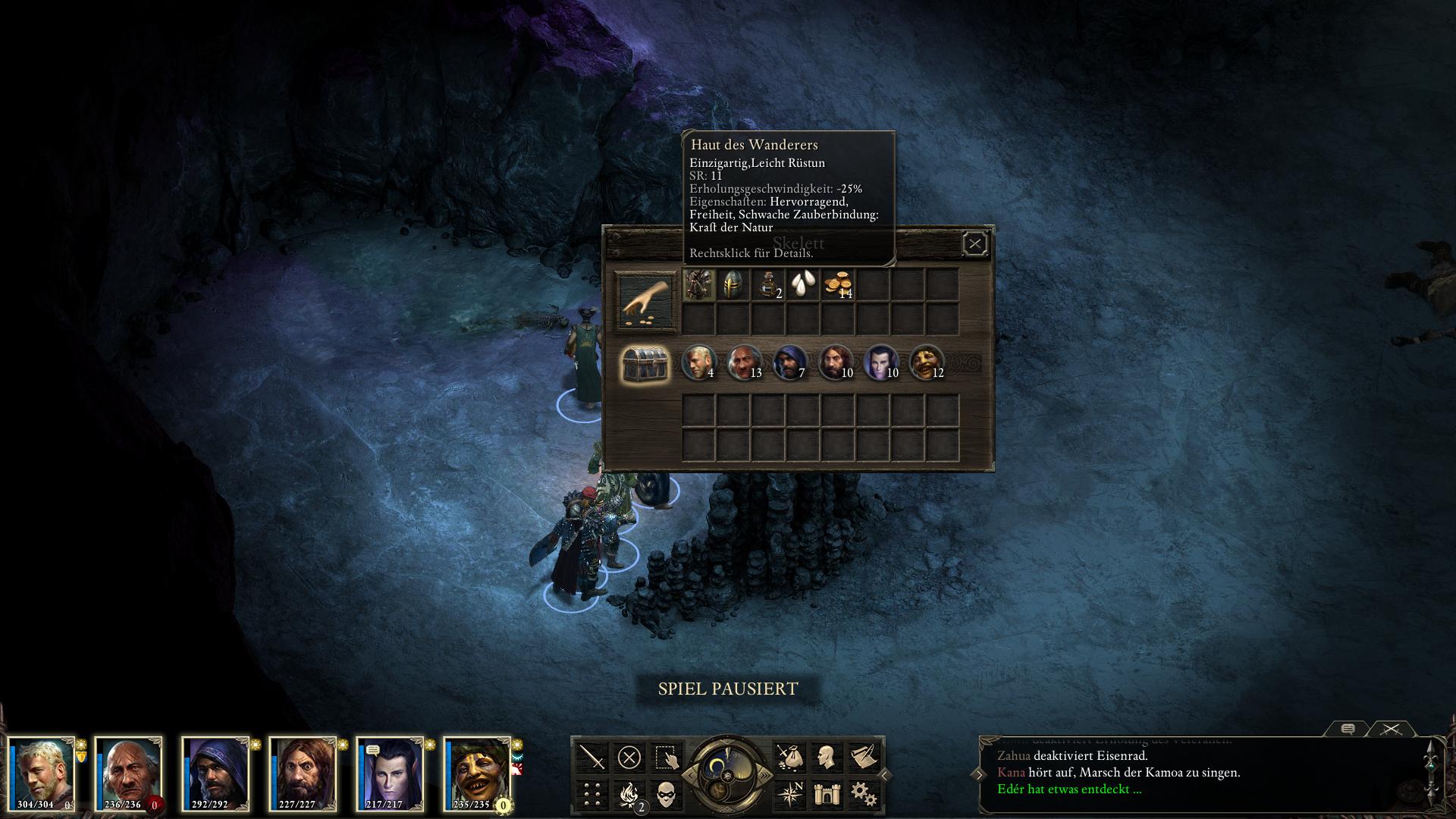1456x819 pixels.
Task: Pick up the Haut des Wanderers armor
Action: [698, 285]
